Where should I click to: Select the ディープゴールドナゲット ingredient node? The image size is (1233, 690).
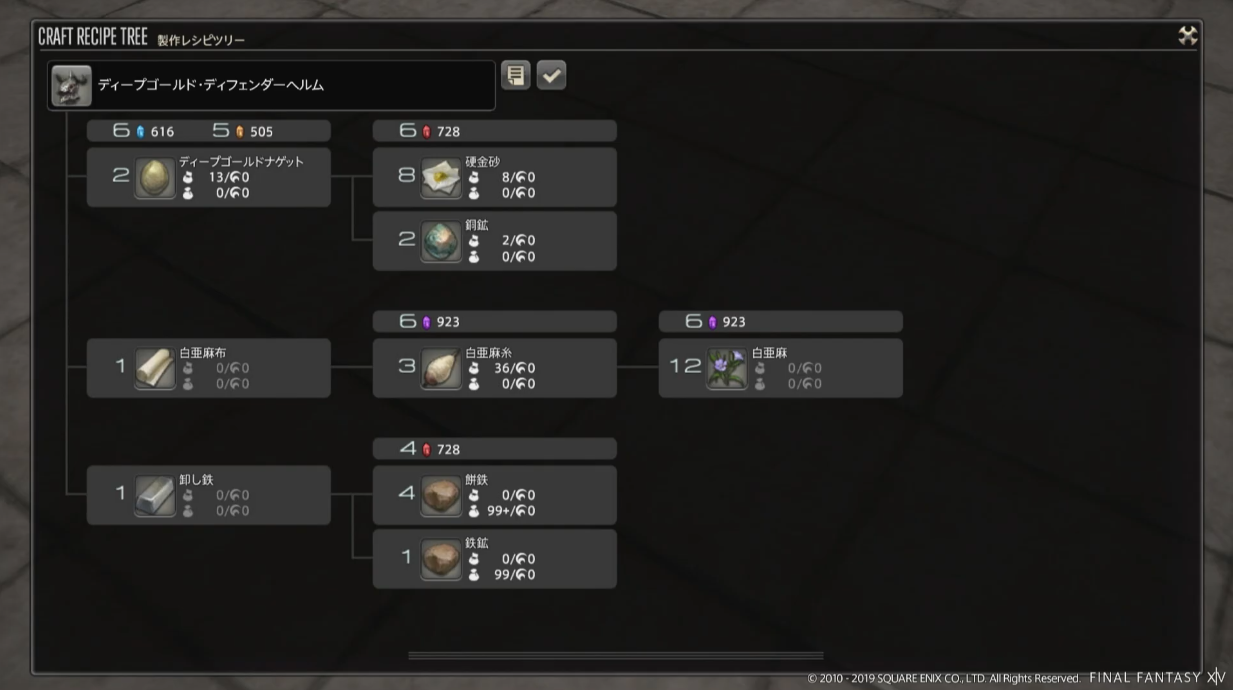(208, 177)
